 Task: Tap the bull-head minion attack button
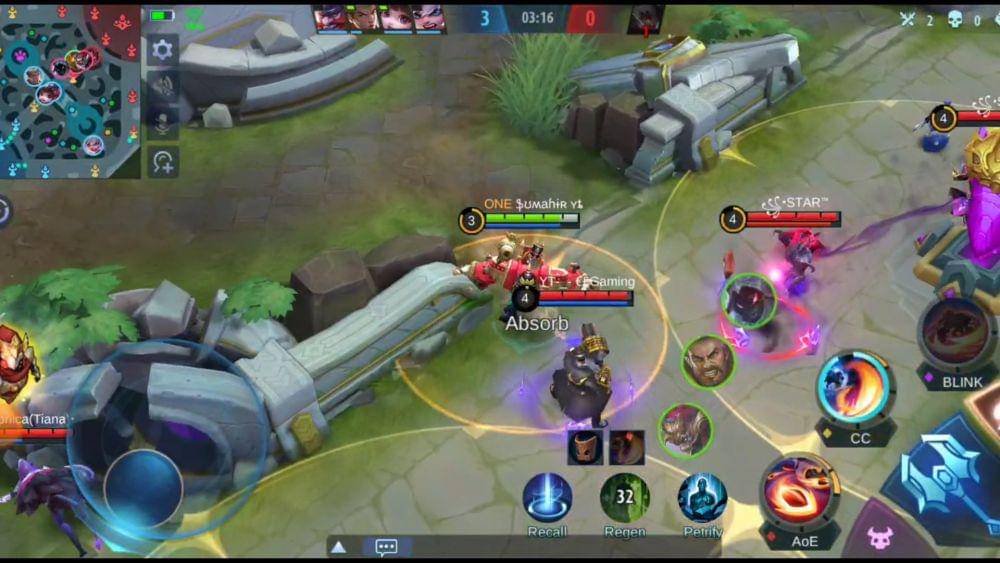click(x=879, y=538)
